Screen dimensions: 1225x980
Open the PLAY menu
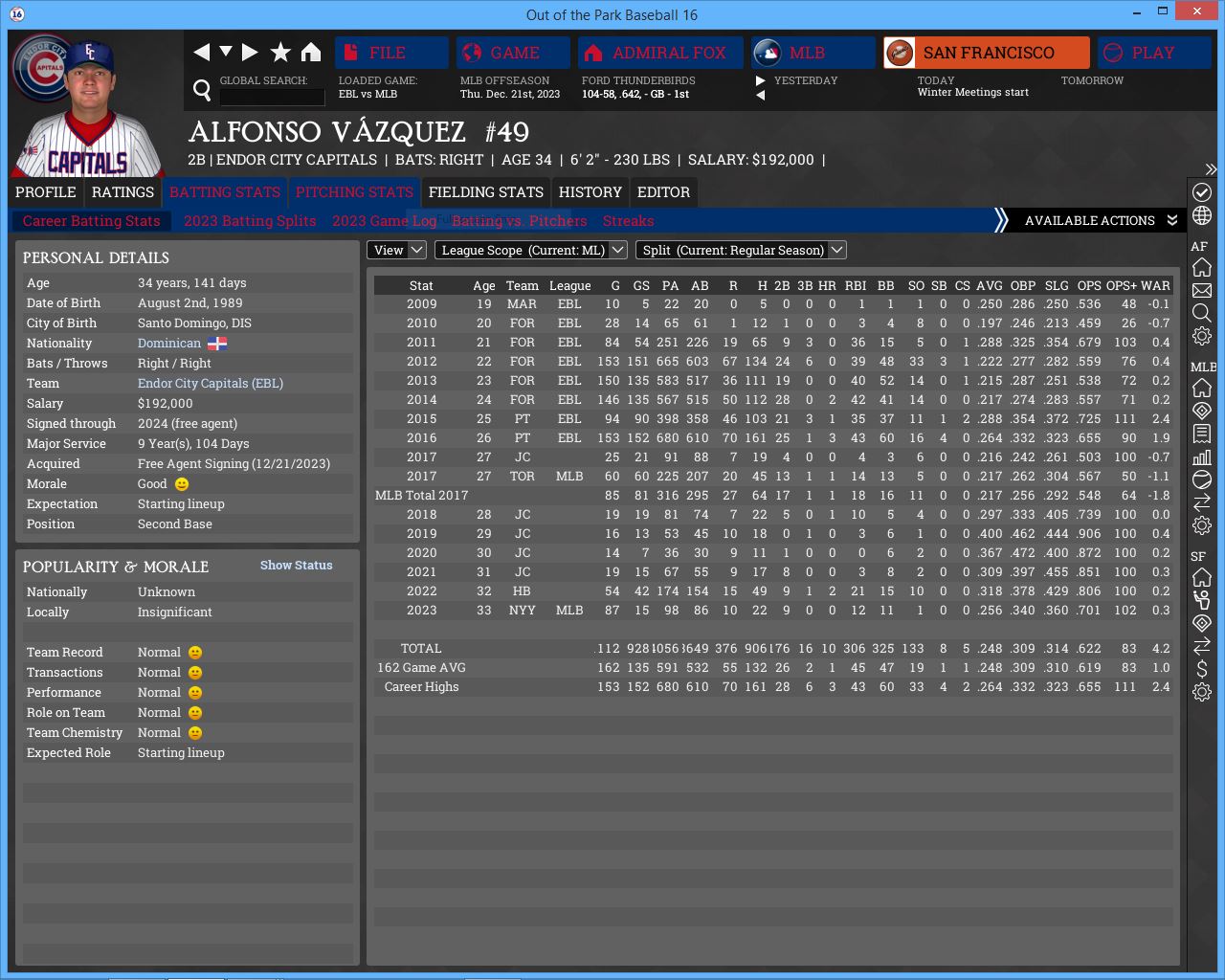tap(1153, 53)
